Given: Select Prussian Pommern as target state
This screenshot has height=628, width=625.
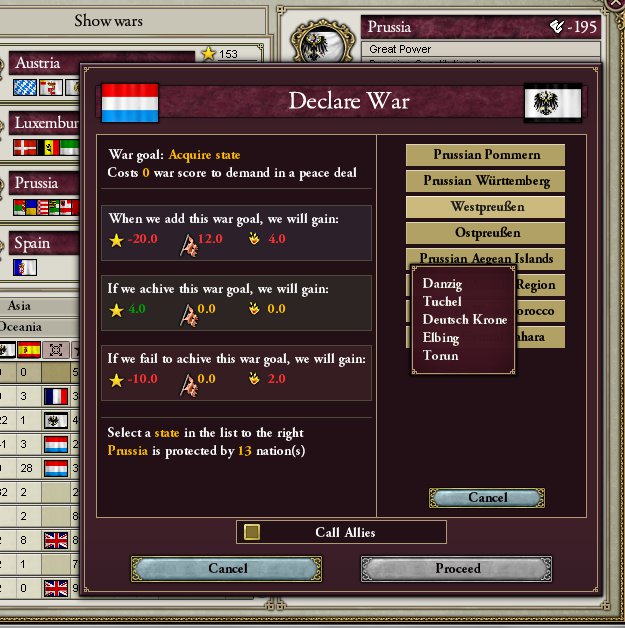Looking at the screenshot, I should pyautogui.click(x=486, y=155).
